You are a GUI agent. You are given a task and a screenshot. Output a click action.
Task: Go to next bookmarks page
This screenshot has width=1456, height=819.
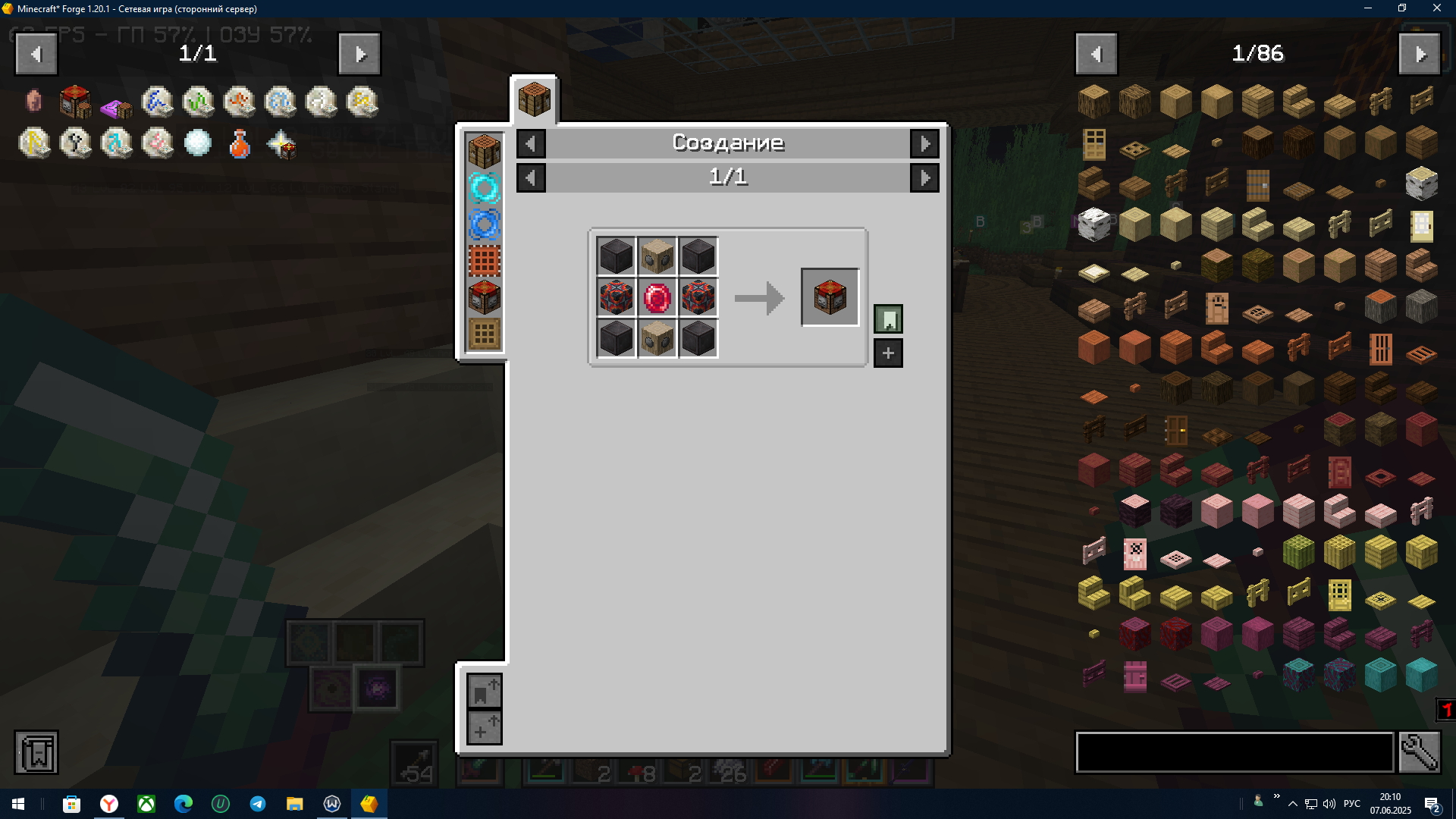click(359, 54)
